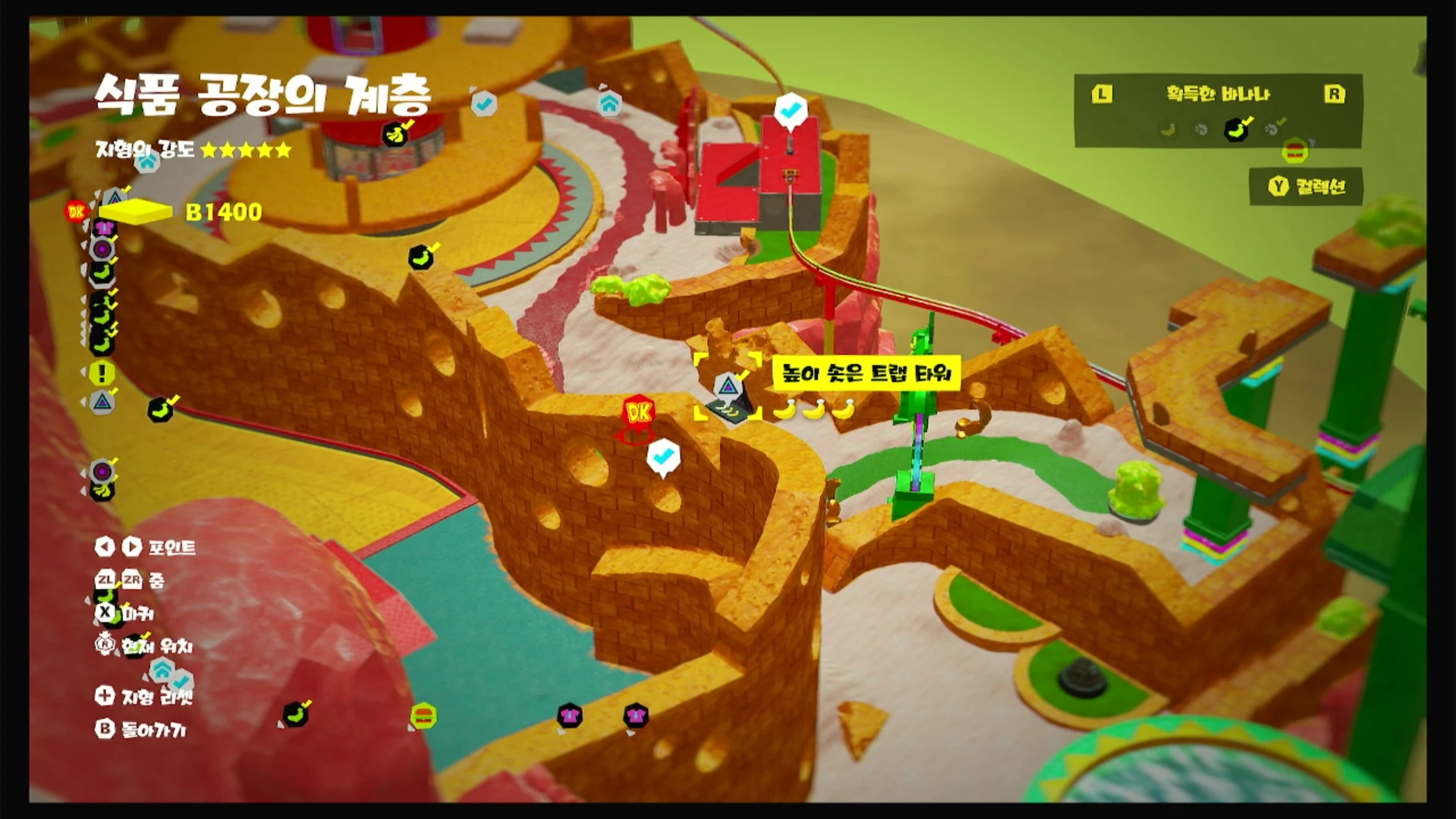1456x819 pixels.
Task: Choose the burger marker at the bottom edge
Action: [x=423, y=715]
